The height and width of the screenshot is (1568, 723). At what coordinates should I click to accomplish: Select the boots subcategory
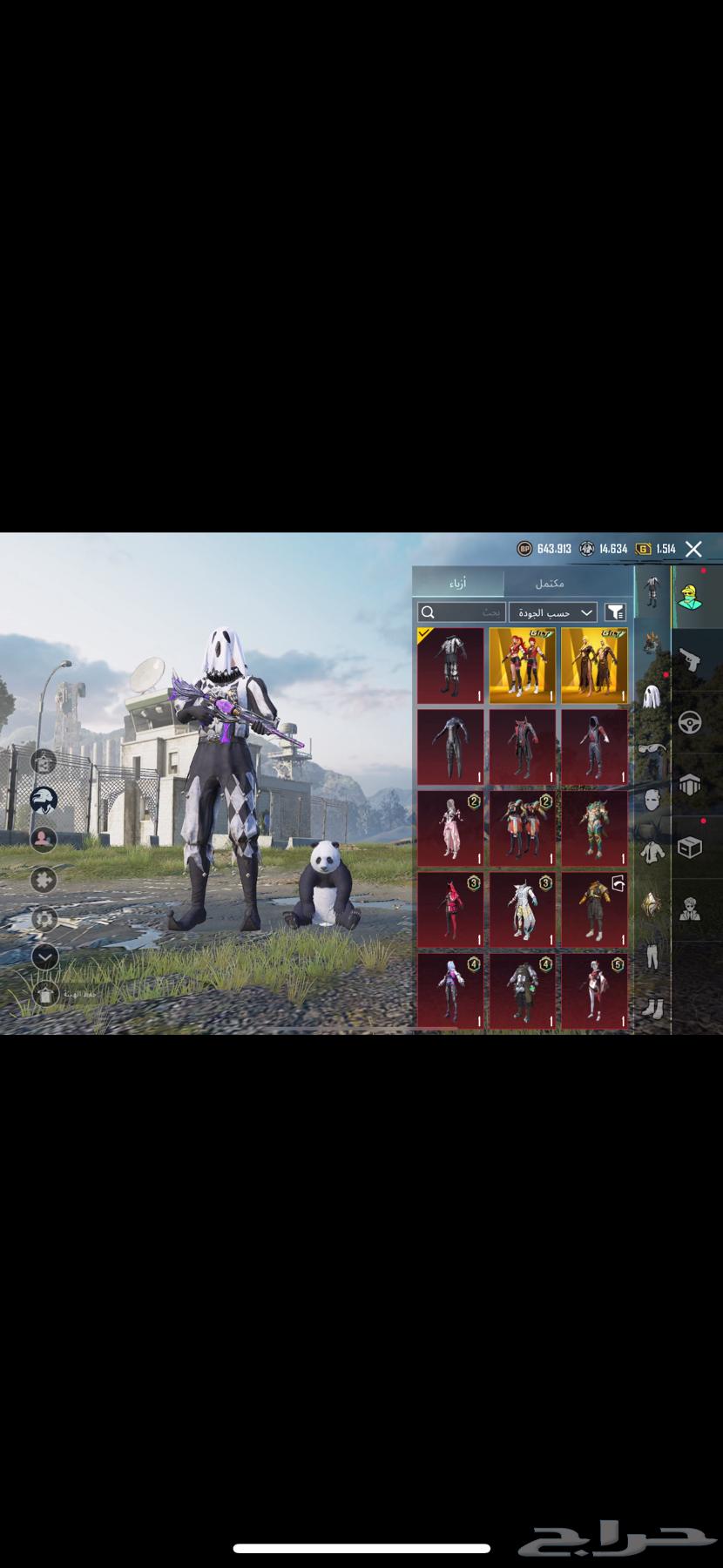point(651,1008)
